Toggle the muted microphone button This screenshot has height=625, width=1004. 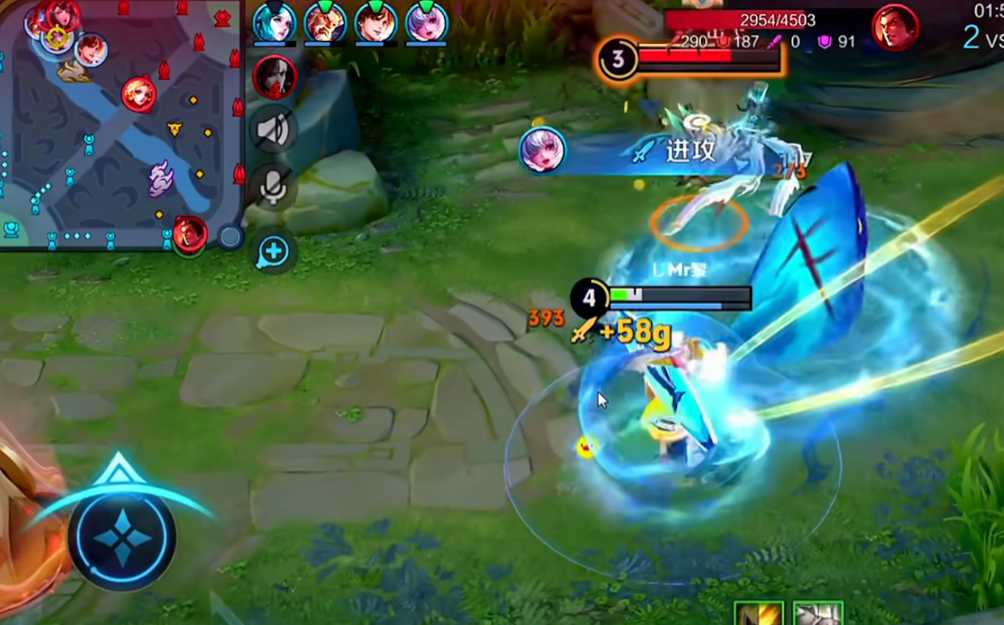273,186
